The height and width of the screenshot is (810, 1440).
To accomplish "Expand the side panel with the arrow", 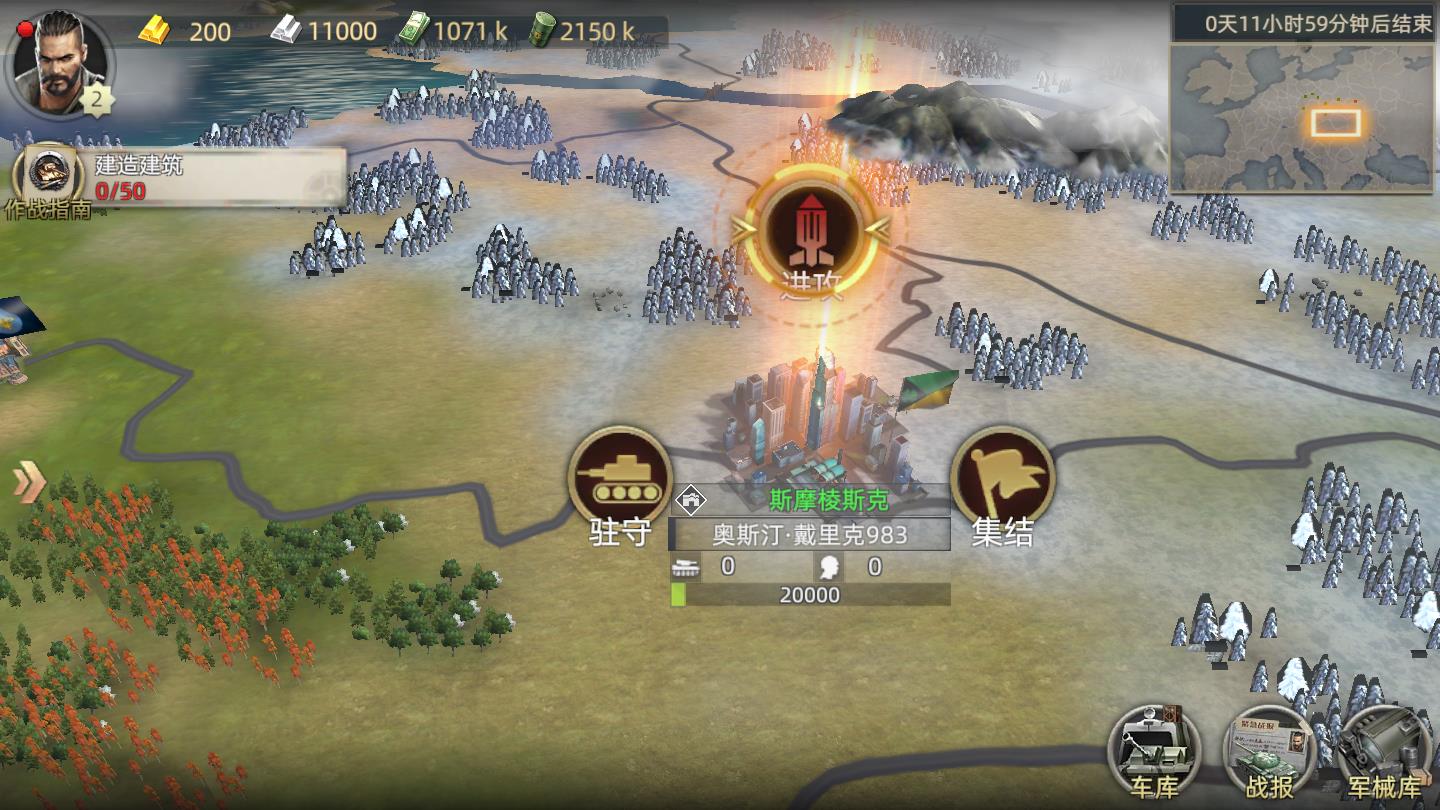I will click(x=28, y=483).
